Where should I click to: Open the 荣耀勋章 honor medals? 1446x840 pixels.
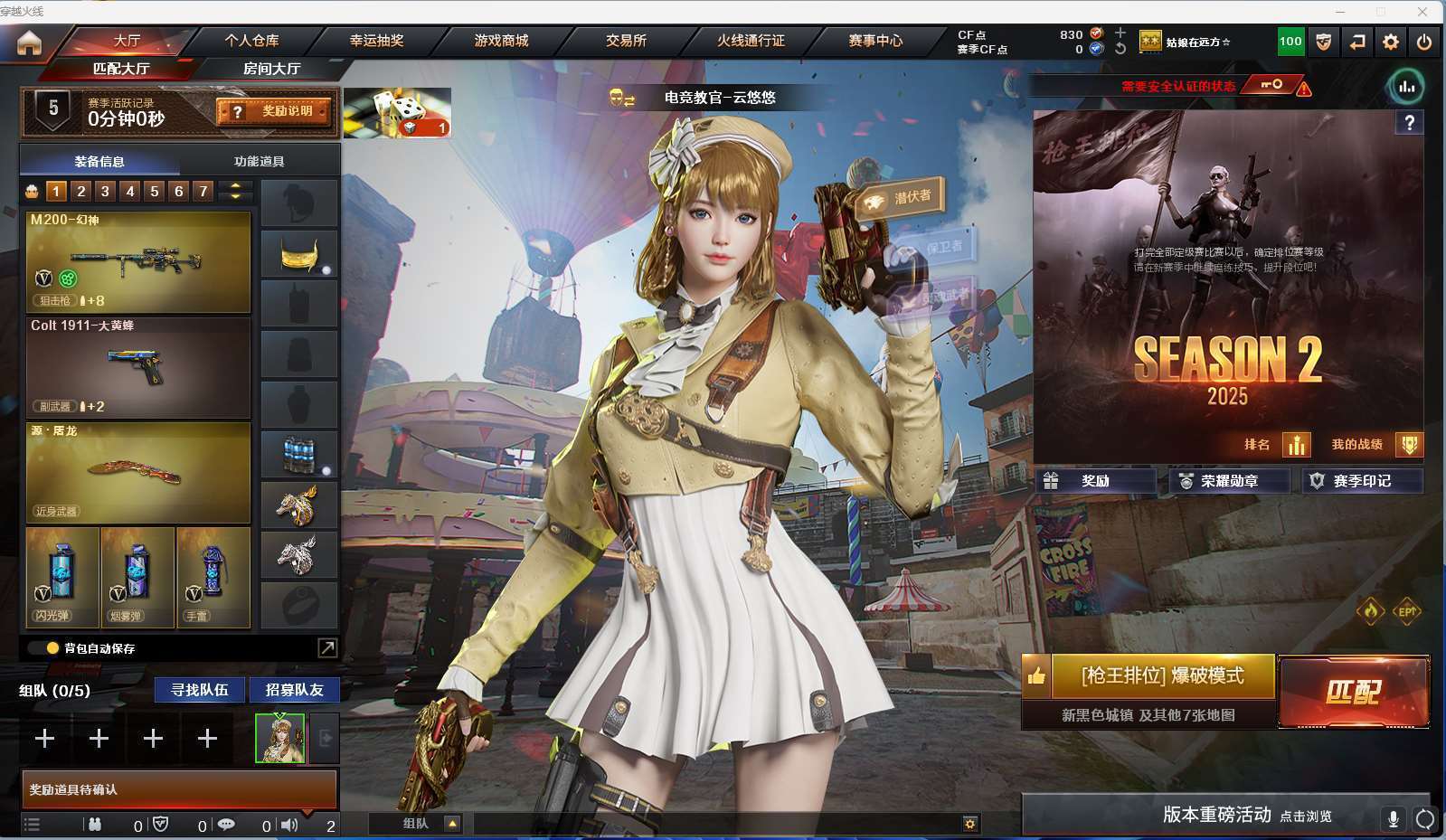tap(1229, 481)
